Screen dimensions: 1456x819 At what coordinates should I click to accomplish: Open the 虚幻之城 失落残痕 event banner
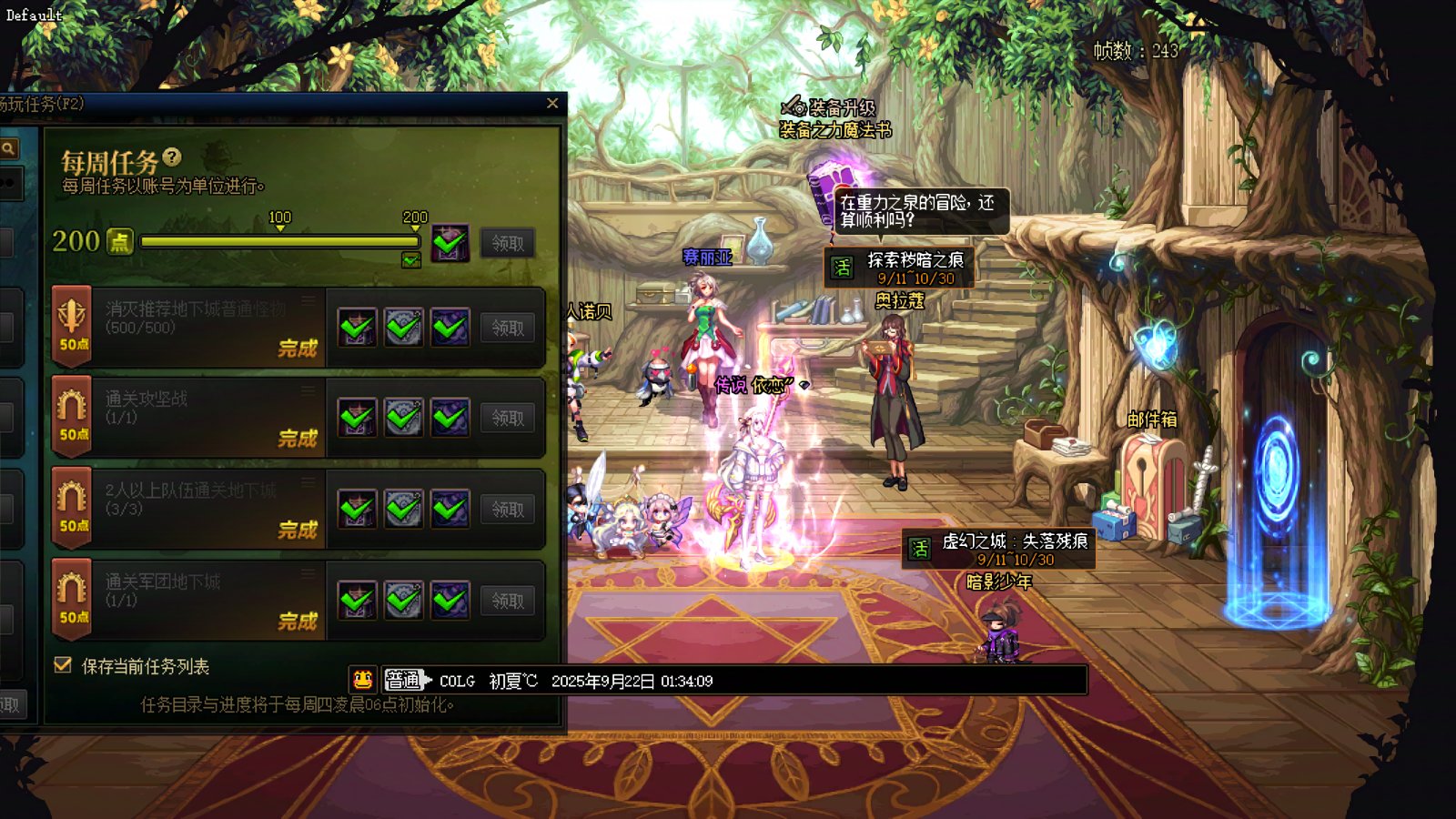click(998, 549)
